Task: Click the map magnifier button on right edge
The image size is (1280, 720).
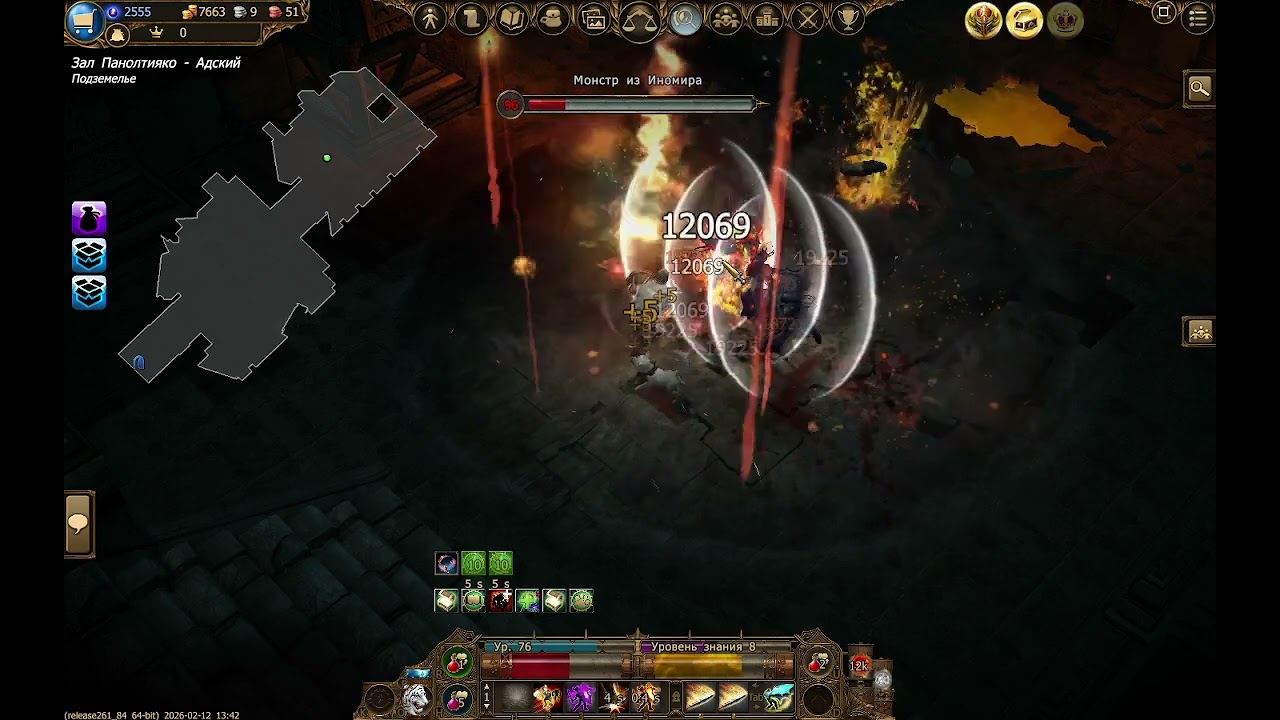Action: (x=1199, y=89)
